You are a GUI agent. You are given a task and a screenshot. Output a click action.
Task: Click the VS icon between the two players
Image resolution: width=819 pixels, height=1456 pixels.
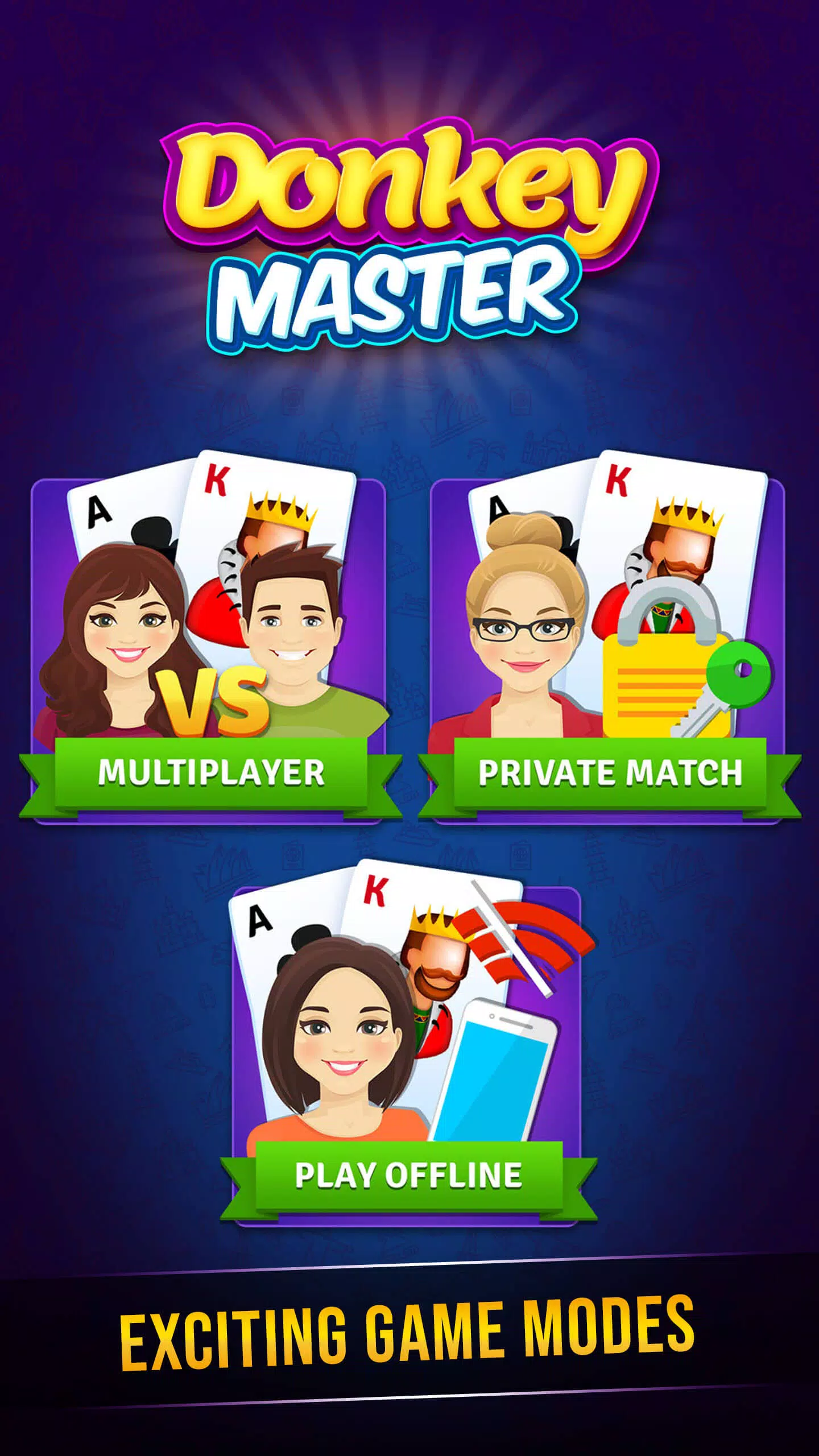[x=210, y=700]
